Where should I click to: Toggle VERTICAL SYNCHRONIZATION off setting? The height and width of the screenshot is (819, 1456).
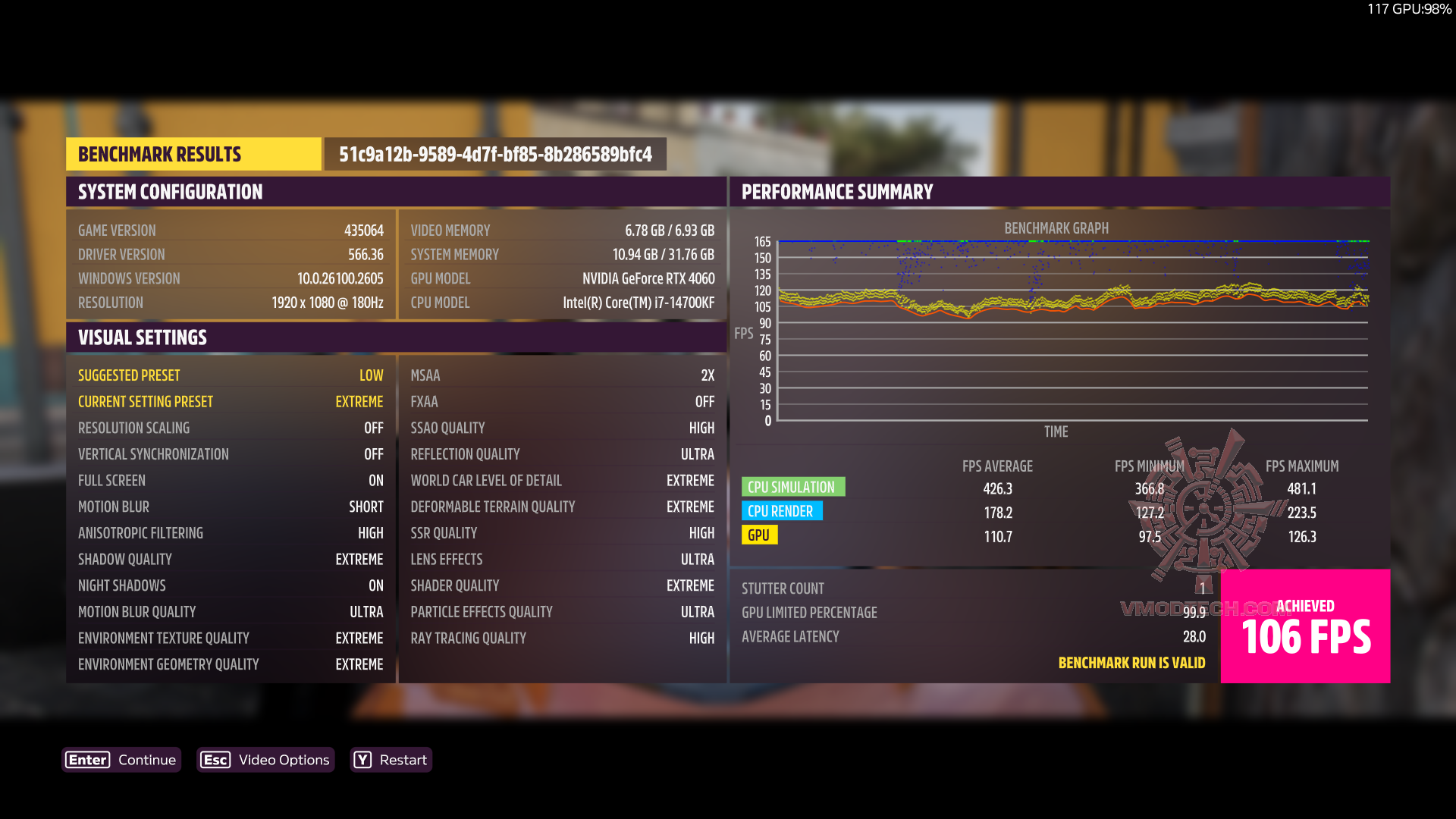227,453
